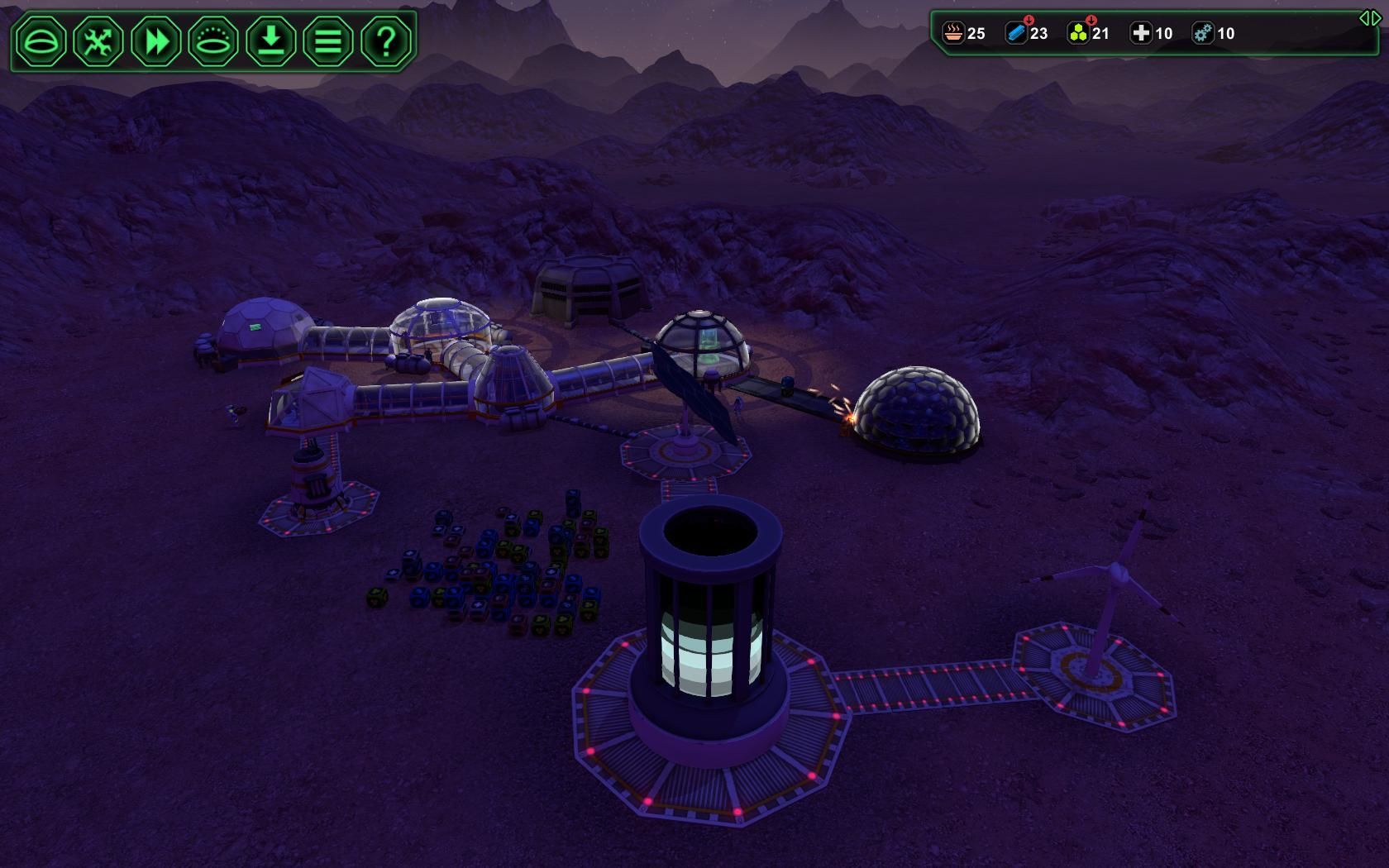
Task: Show help with the question mark button
Action: point(386,41)
